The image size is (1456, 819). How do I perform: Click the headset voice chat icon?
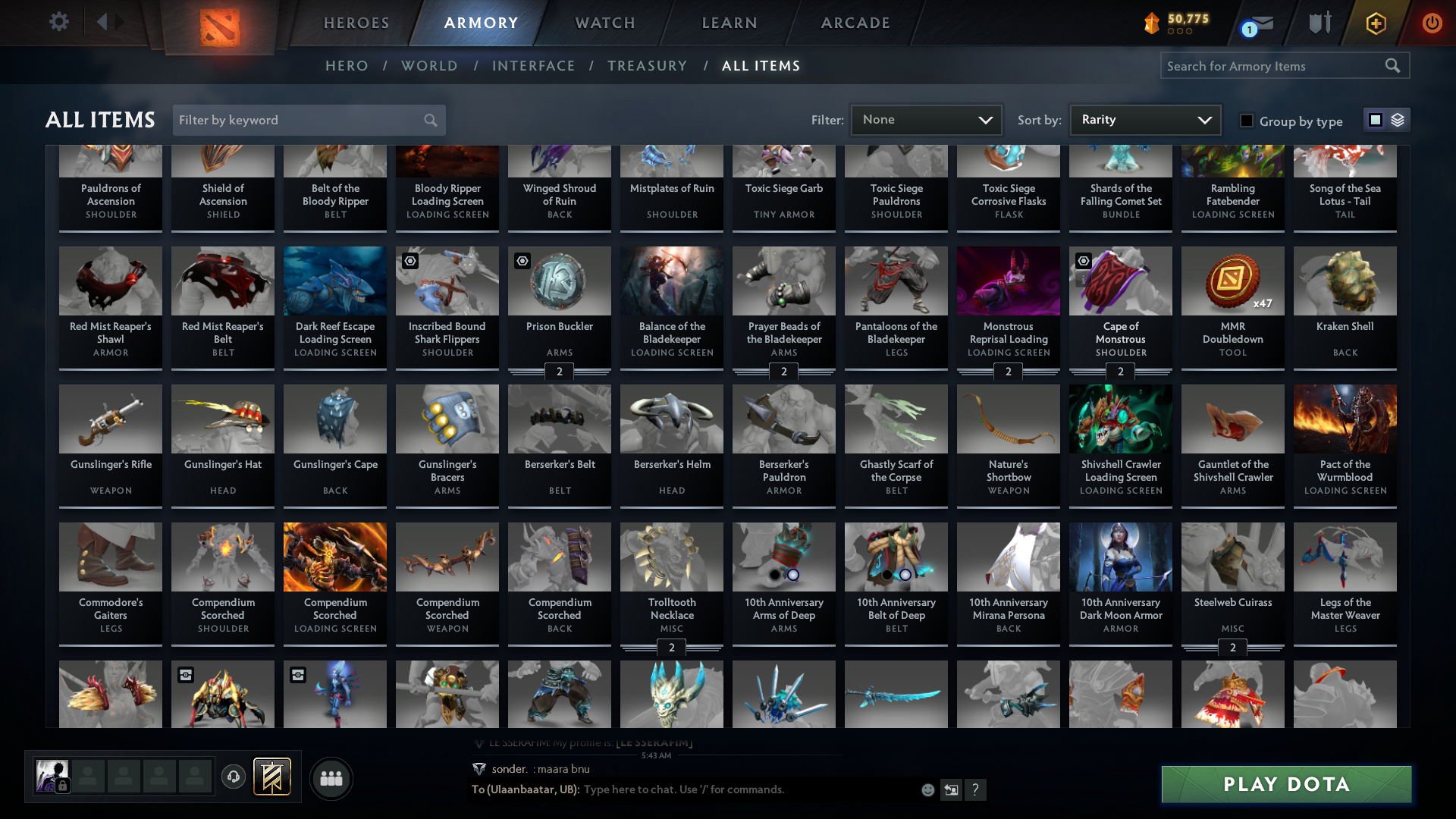point(234,776)
